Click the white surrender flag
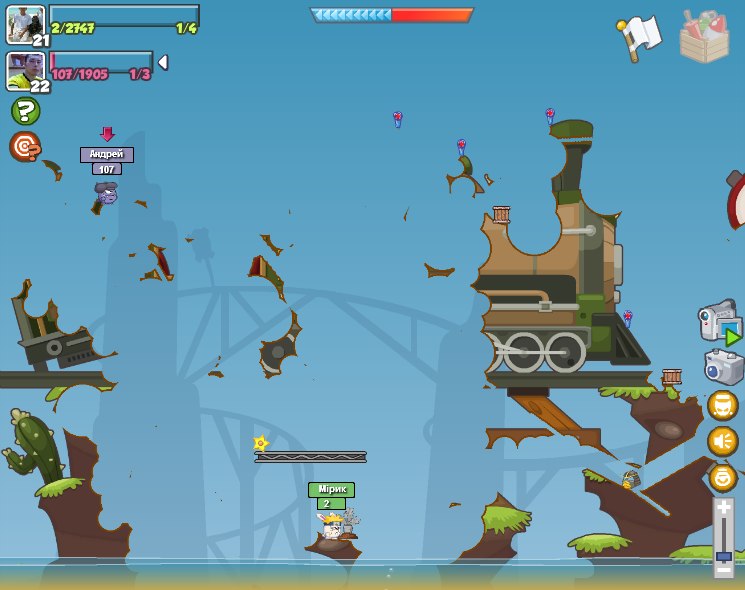This screenshot has width=745, height=590. click(639, 37)
